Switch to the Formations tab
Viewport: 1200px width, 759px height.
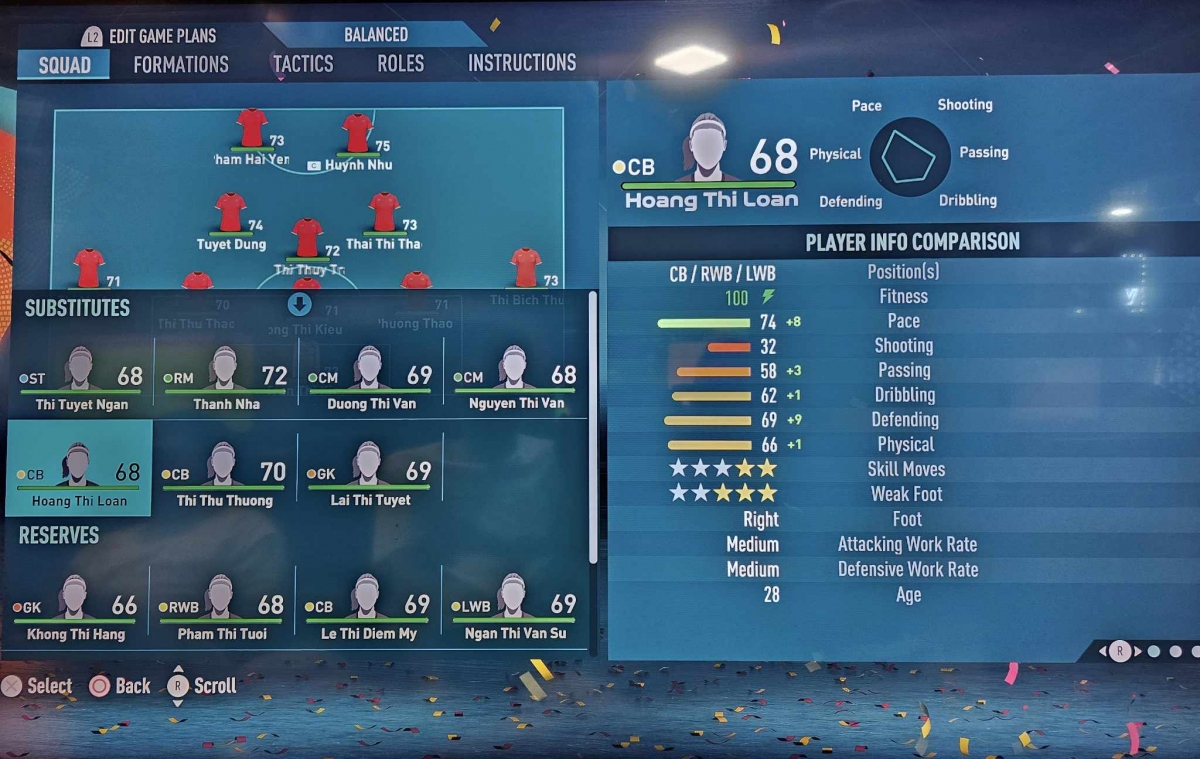[x=181, y=64]
